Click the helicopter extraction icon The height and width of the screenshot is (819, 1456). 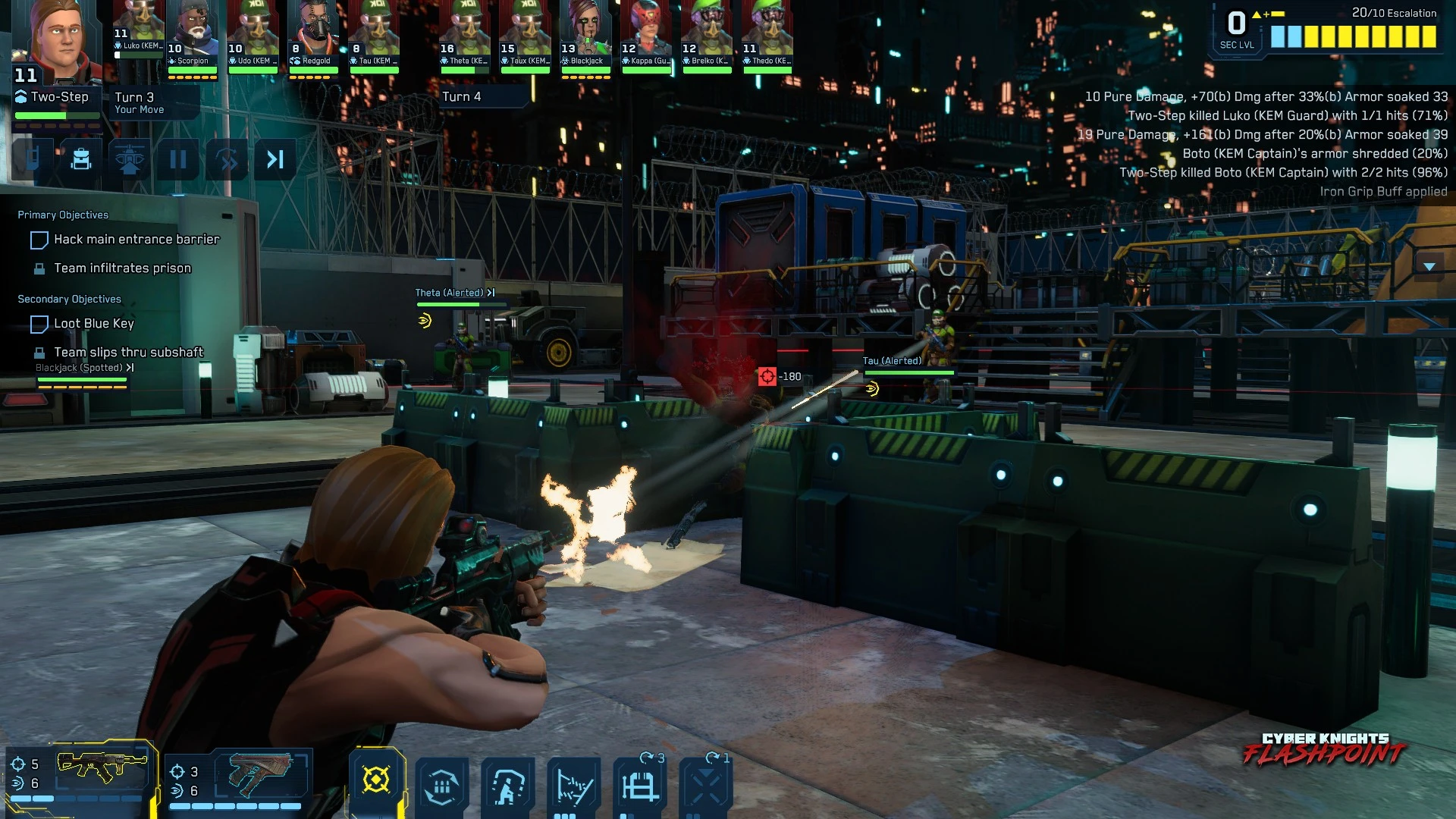coord(130,159)
